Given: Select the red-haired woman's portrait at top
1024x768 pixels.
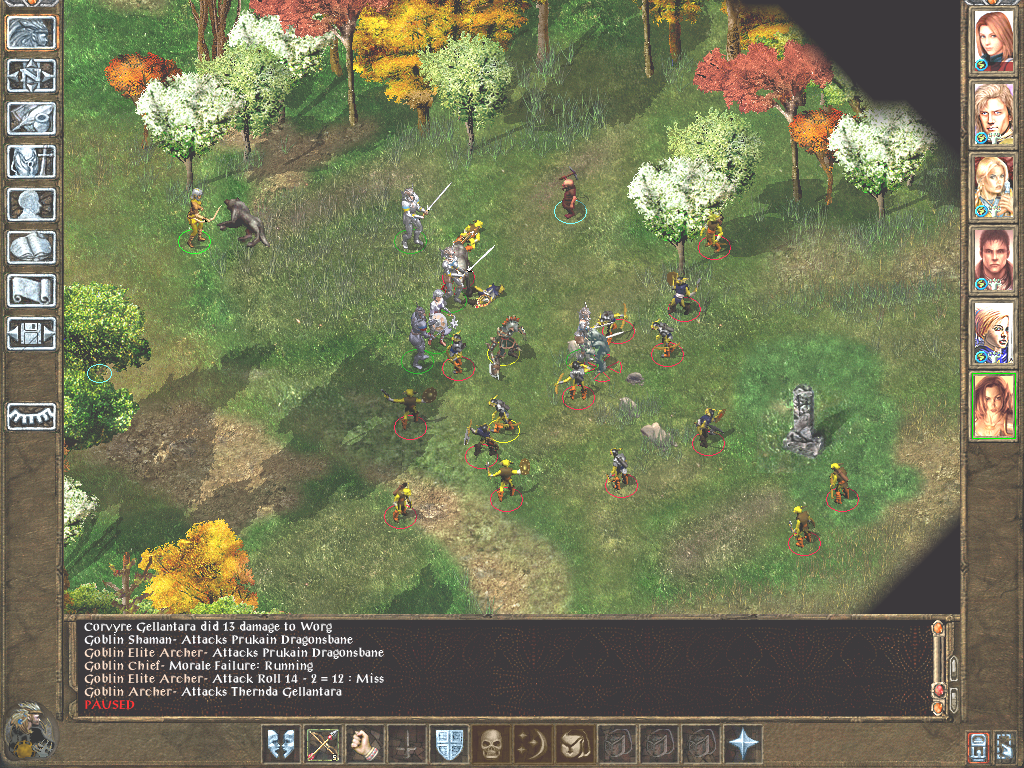Looking at the screenshot, I should click(x=994, y=40).
